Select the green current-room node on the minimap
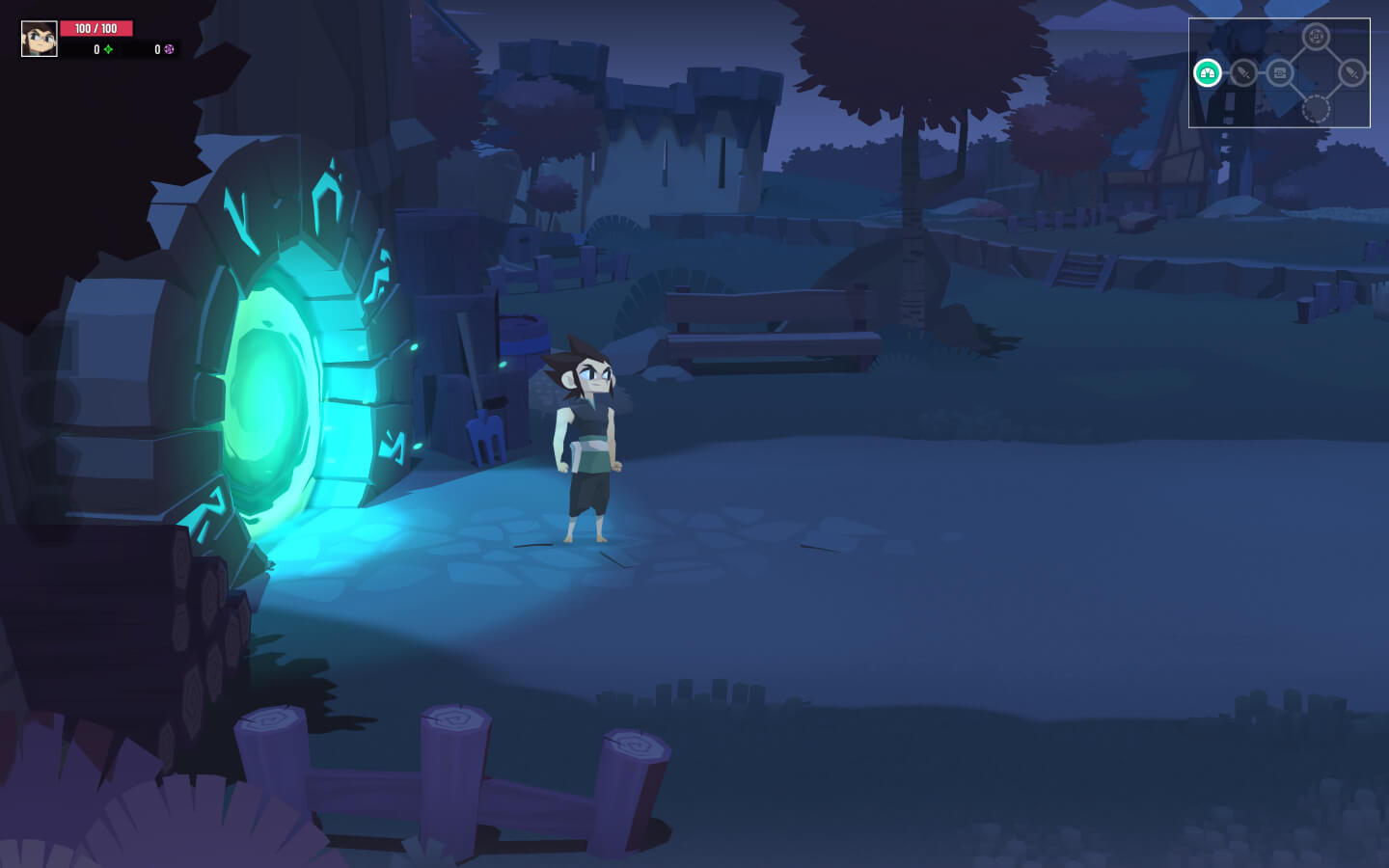This screenshot has width=1389, height=868. pyautogui.click(x=1208, y=72)
